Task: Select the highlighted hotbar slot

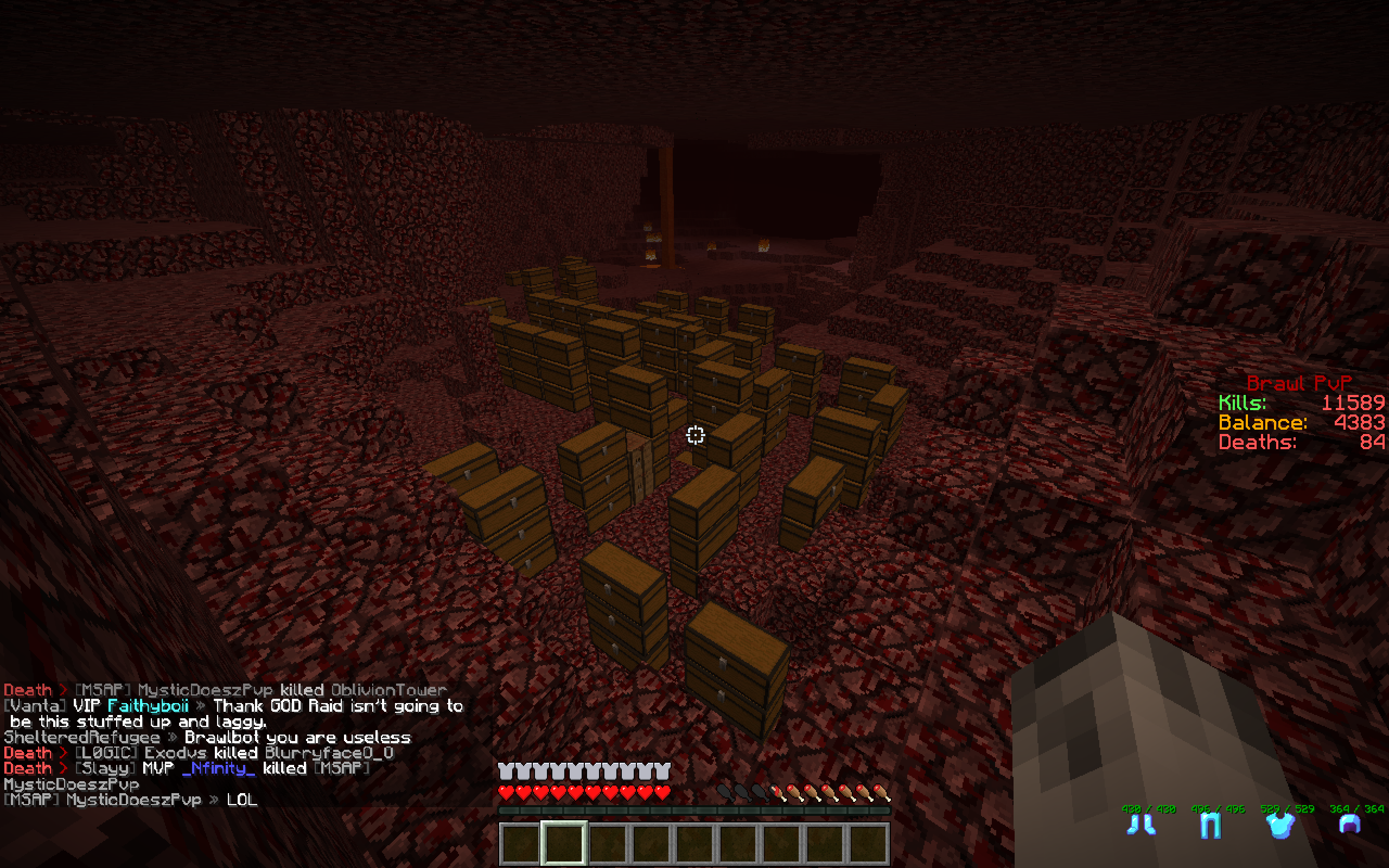Action: [563, 843]
